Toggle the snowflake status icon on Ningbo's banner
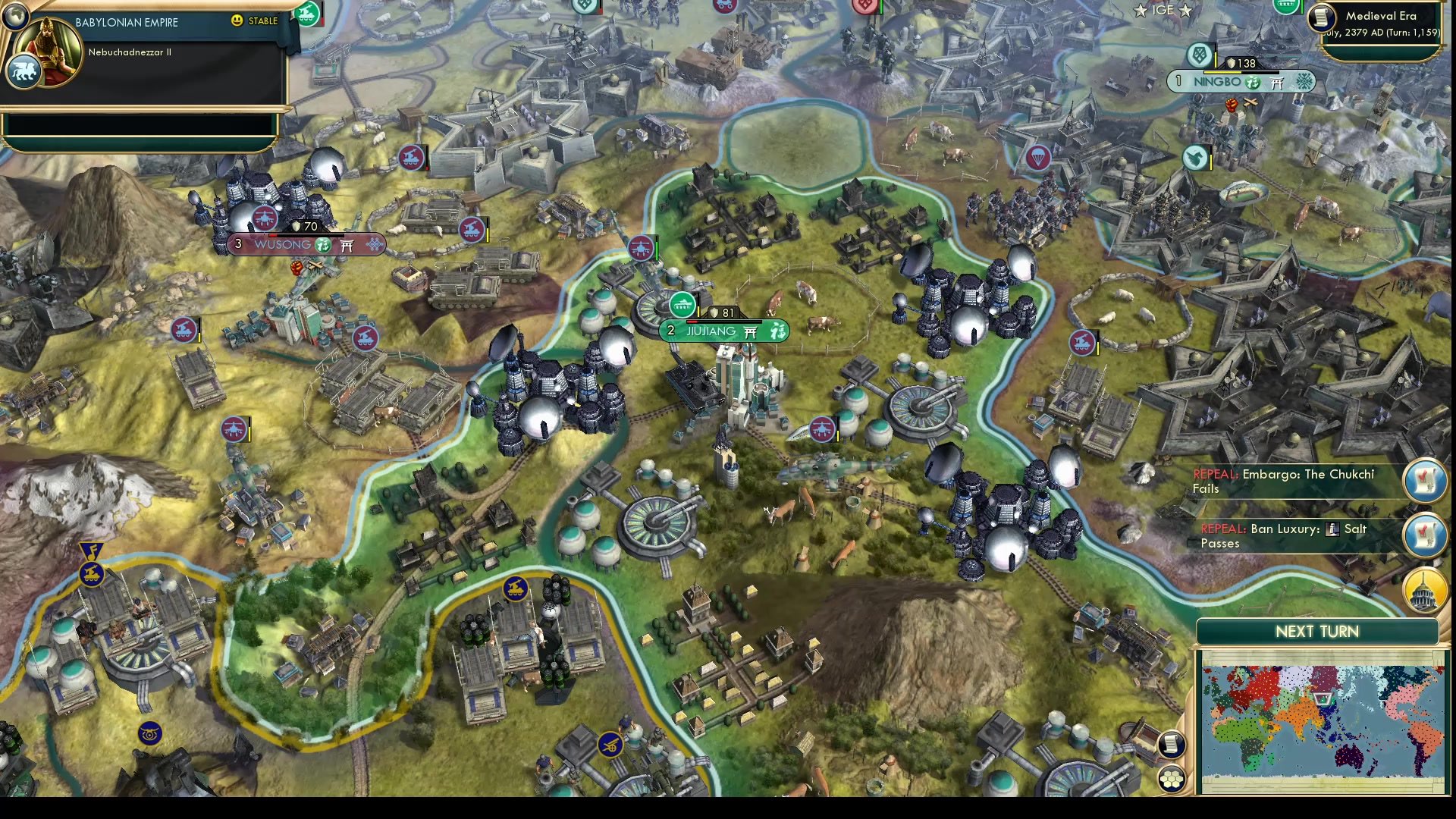 tap(1305, 82)
